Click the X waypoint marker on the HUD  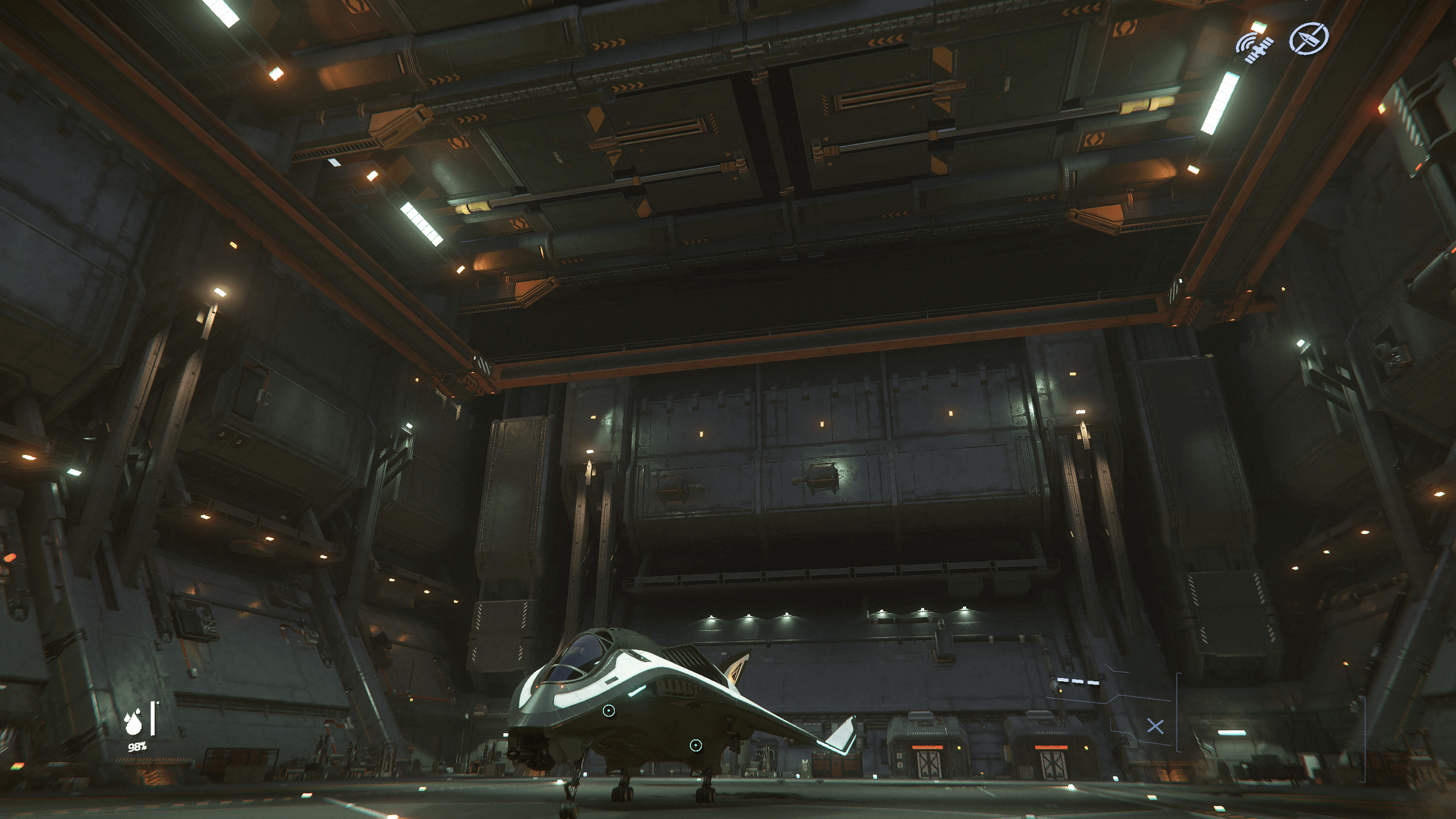(1156, 727)
